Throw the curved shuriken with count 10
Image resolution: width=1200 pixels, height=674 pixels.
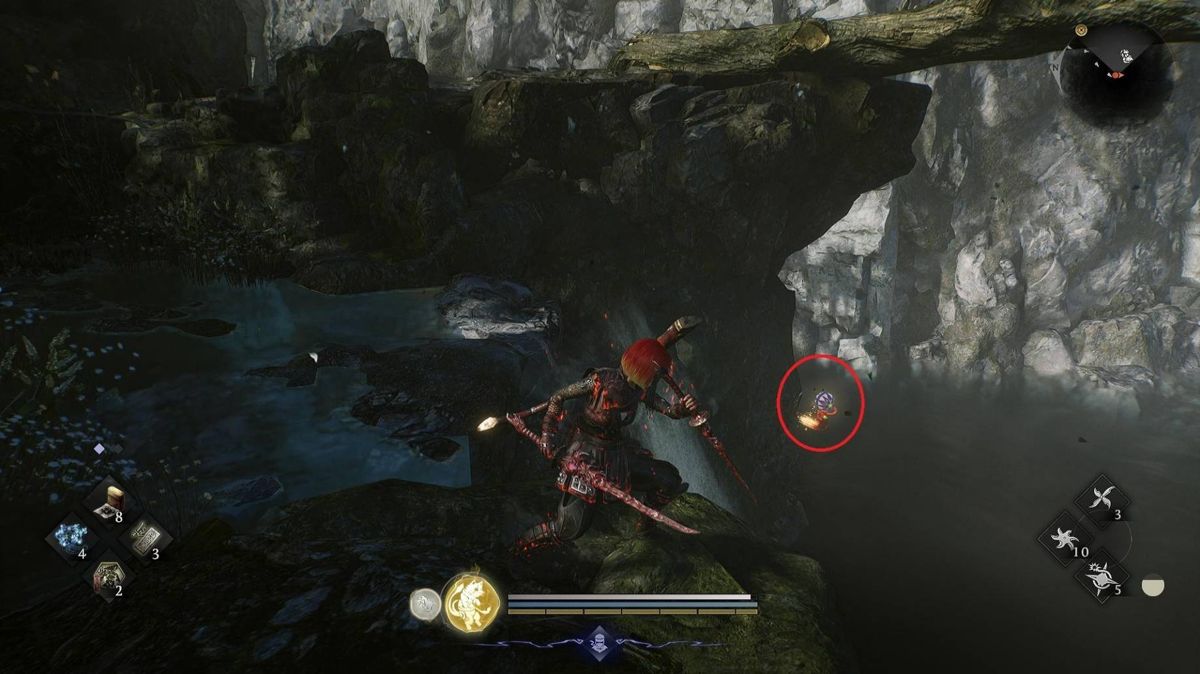tap(1064, 538)
